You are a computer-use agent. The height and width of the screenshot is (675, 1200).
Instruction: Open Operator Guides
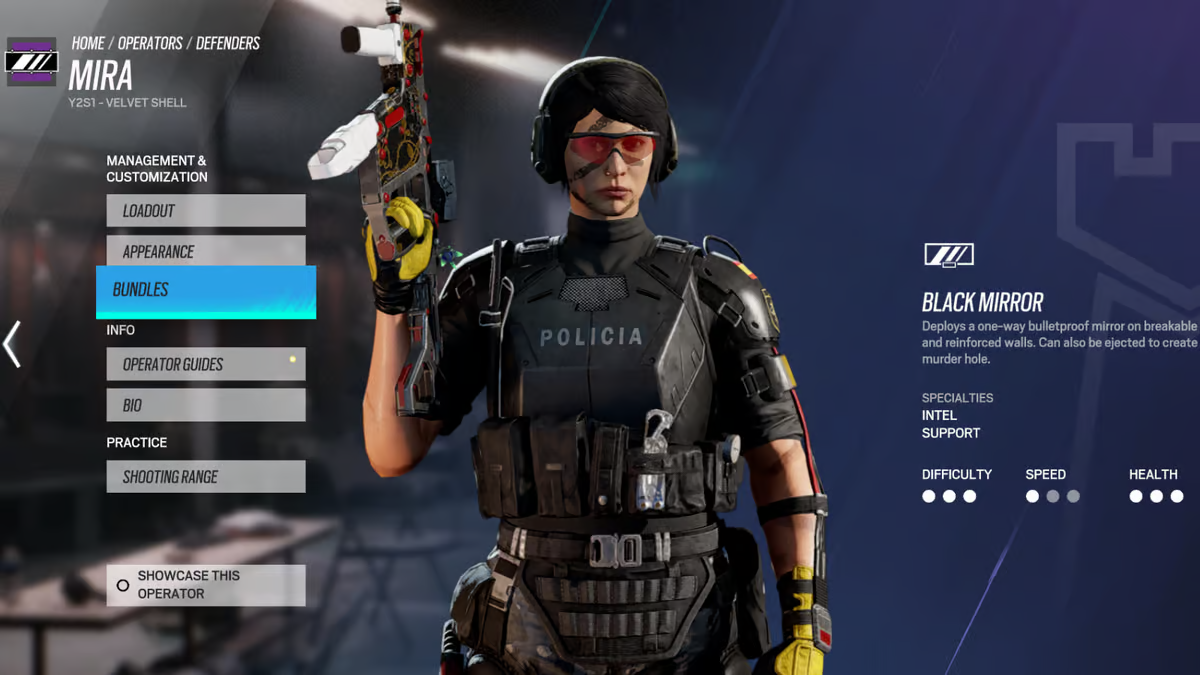click(205, 365)
